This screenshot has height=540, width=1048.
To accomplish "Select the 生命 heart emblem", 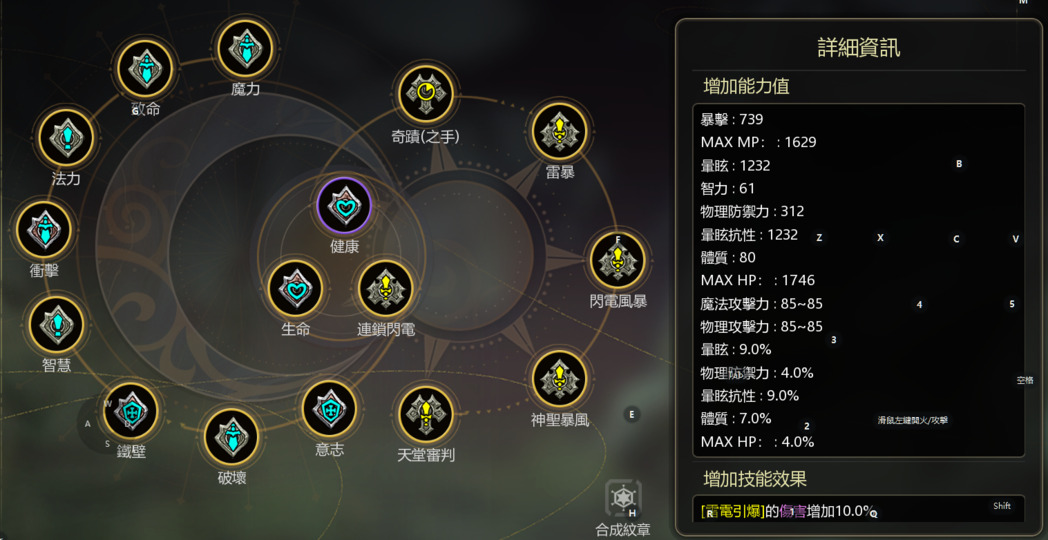I will coord(296,289).
